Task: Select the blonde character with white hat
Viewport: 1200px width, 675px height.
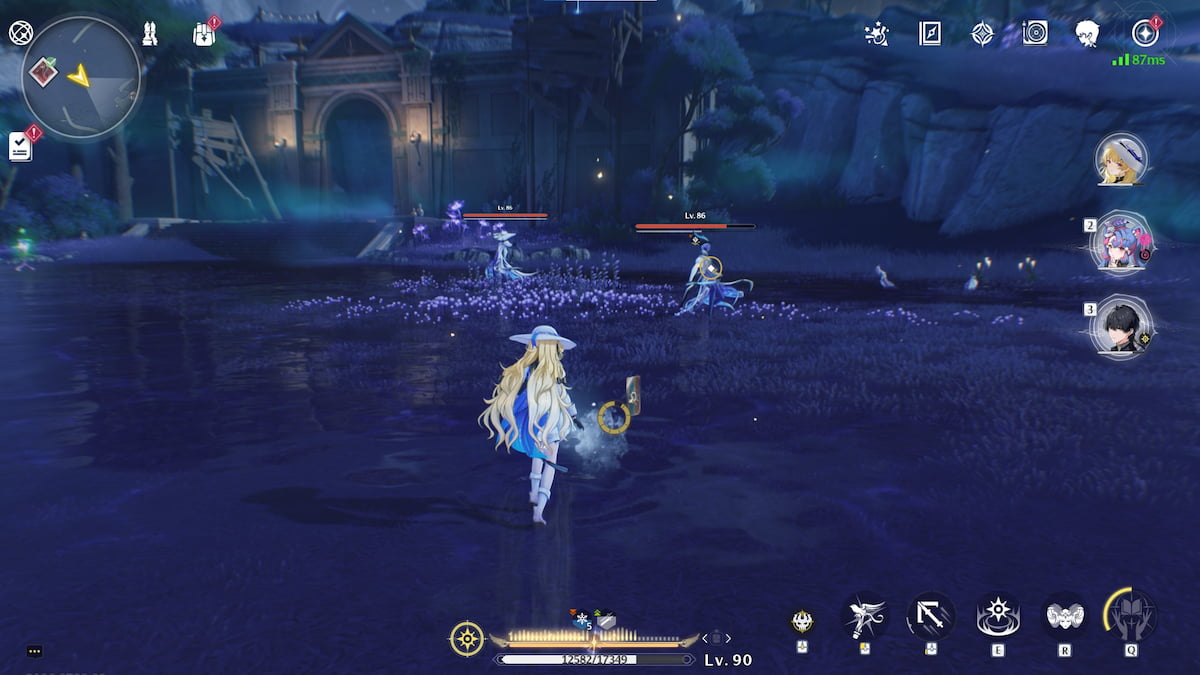Action: [x=1121, y=160]
